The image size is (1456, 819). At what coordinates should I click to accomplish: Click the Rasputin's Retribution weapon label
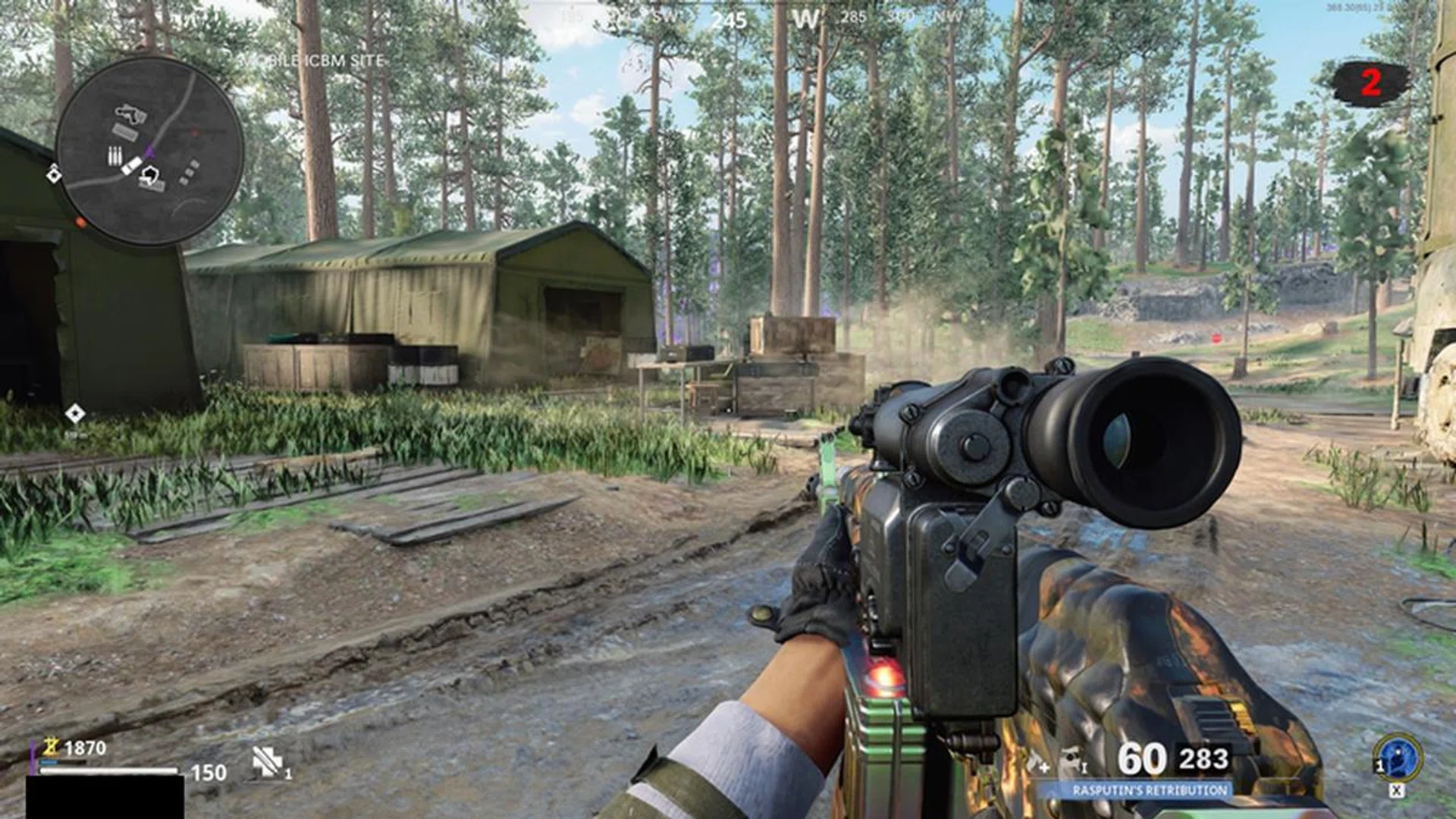tap(1149, 790)
